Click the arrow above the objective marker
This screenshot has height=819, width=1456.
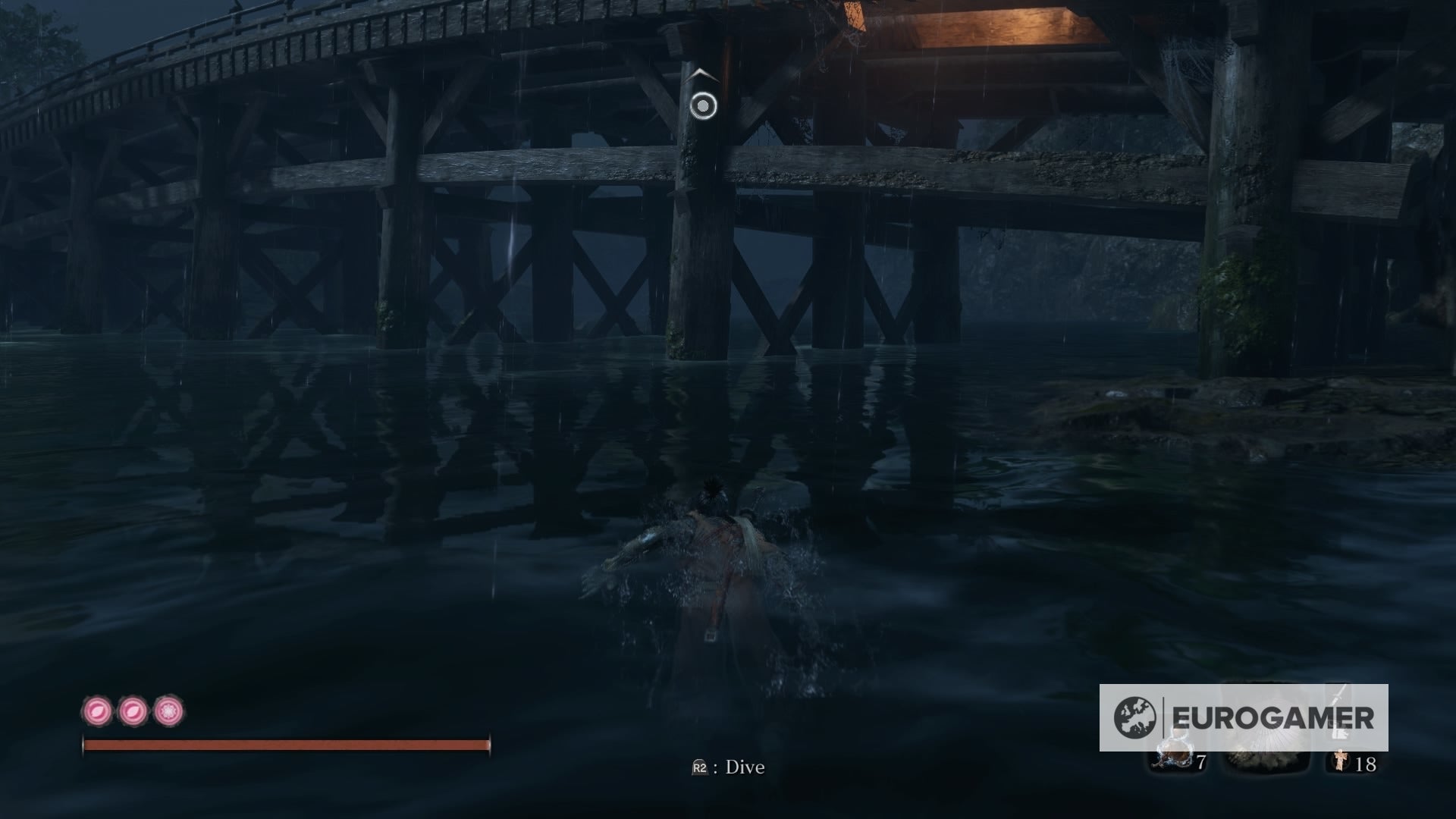coord(699,75)
